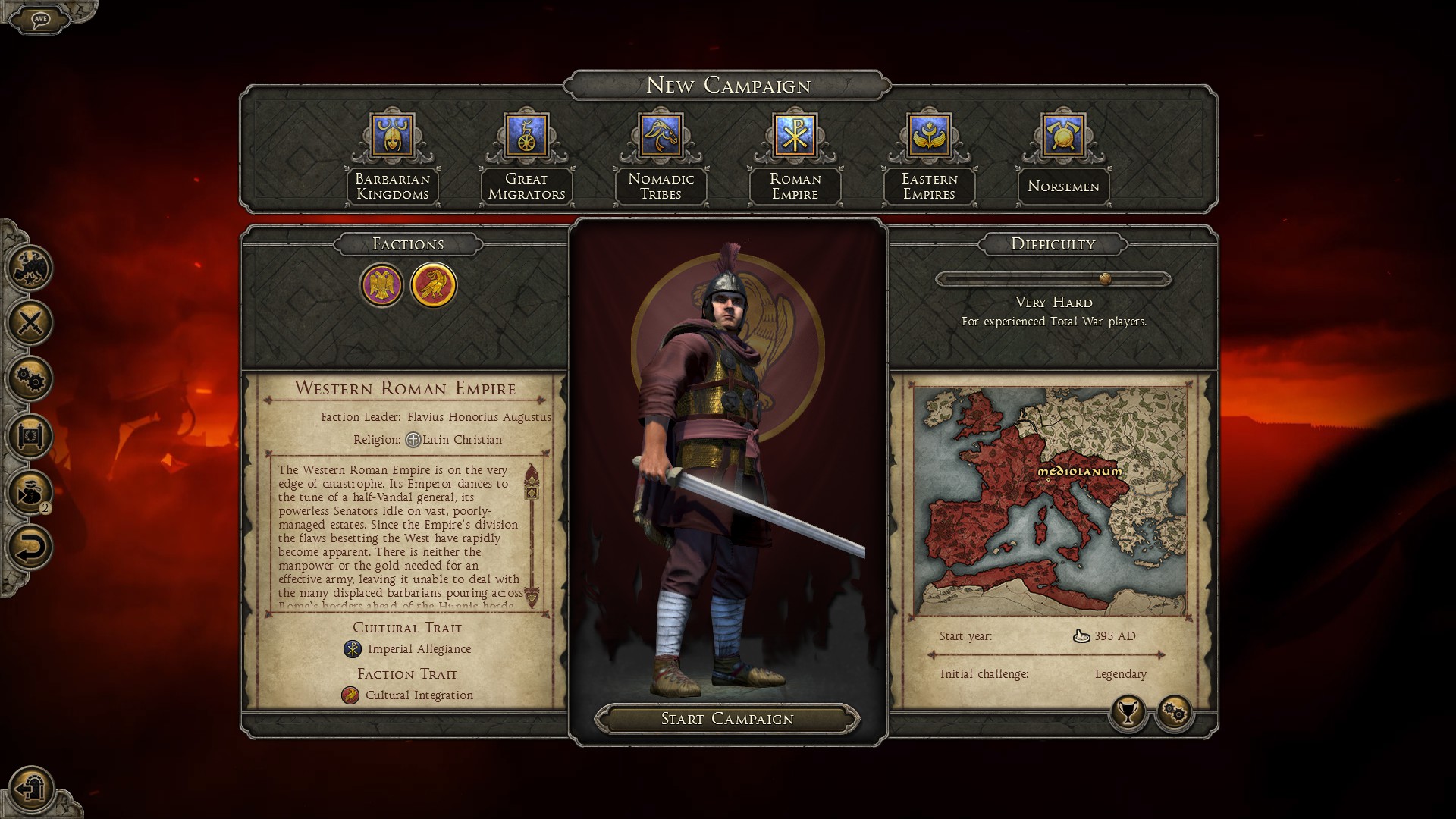Select the Roman Empire culture

point(795,136)
